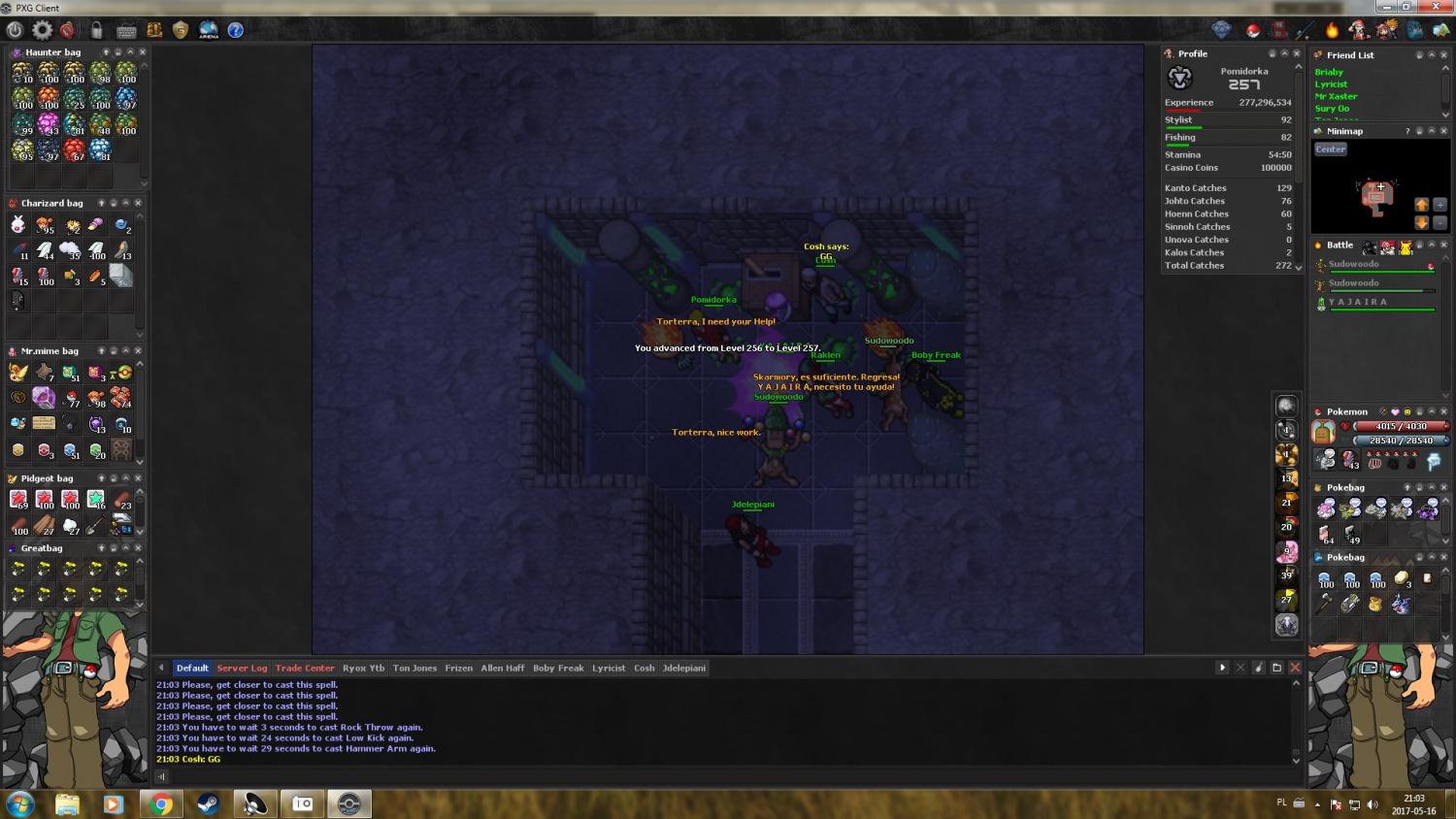The height and width of the screenshot is (819, 1456).
Task: Close the Profile panel
Action: [x=1297, y=53]
